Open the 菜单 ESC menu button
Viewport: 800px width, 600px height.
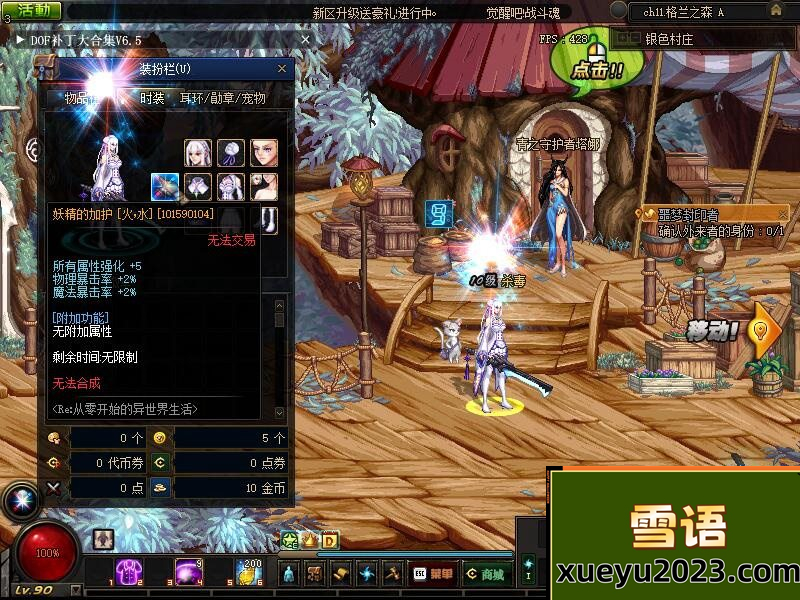(432, 574)
